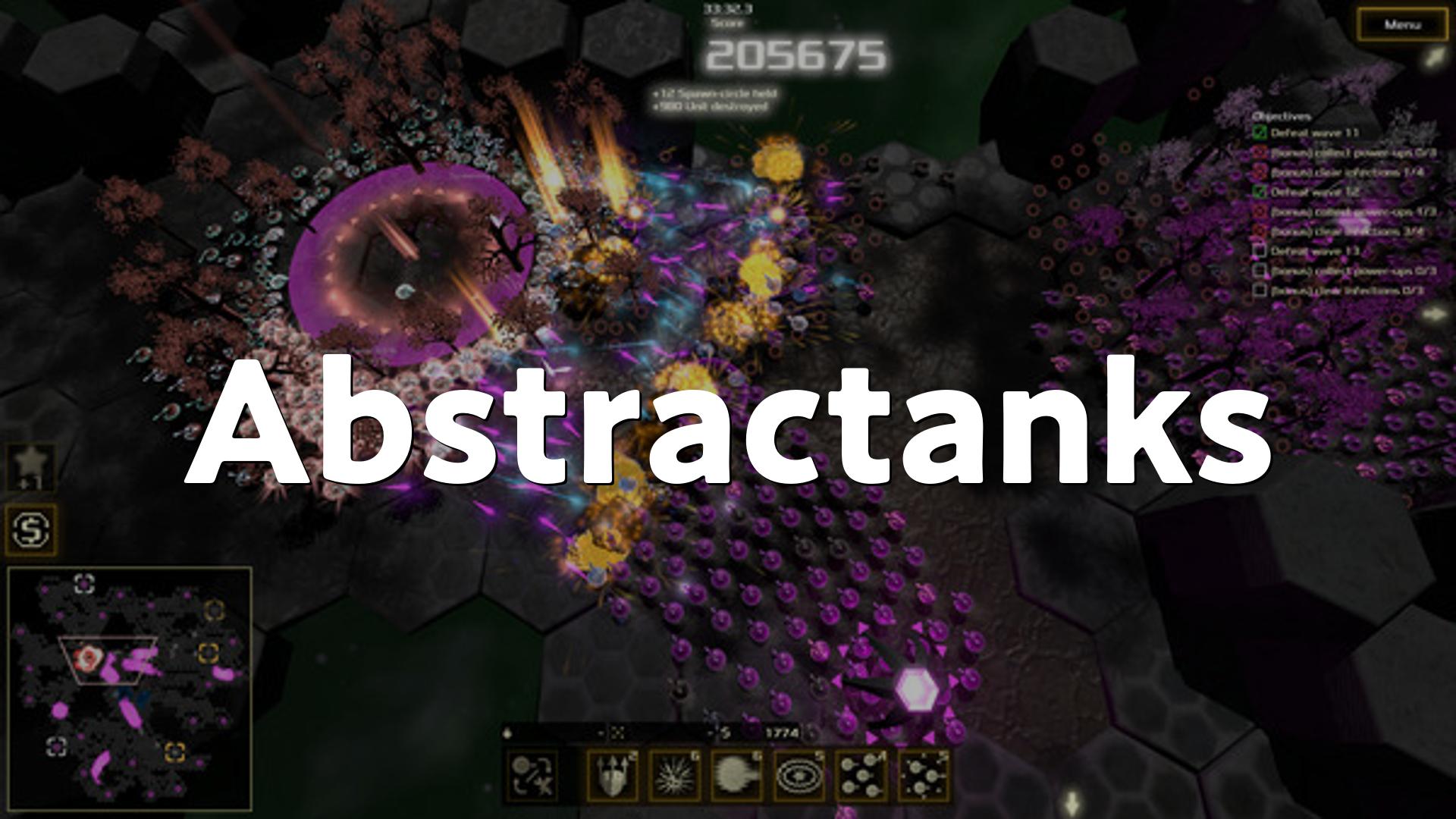Click the Defeat wave 11 objective
This screenshot has width=1456, height=819.
point(1314,133)
